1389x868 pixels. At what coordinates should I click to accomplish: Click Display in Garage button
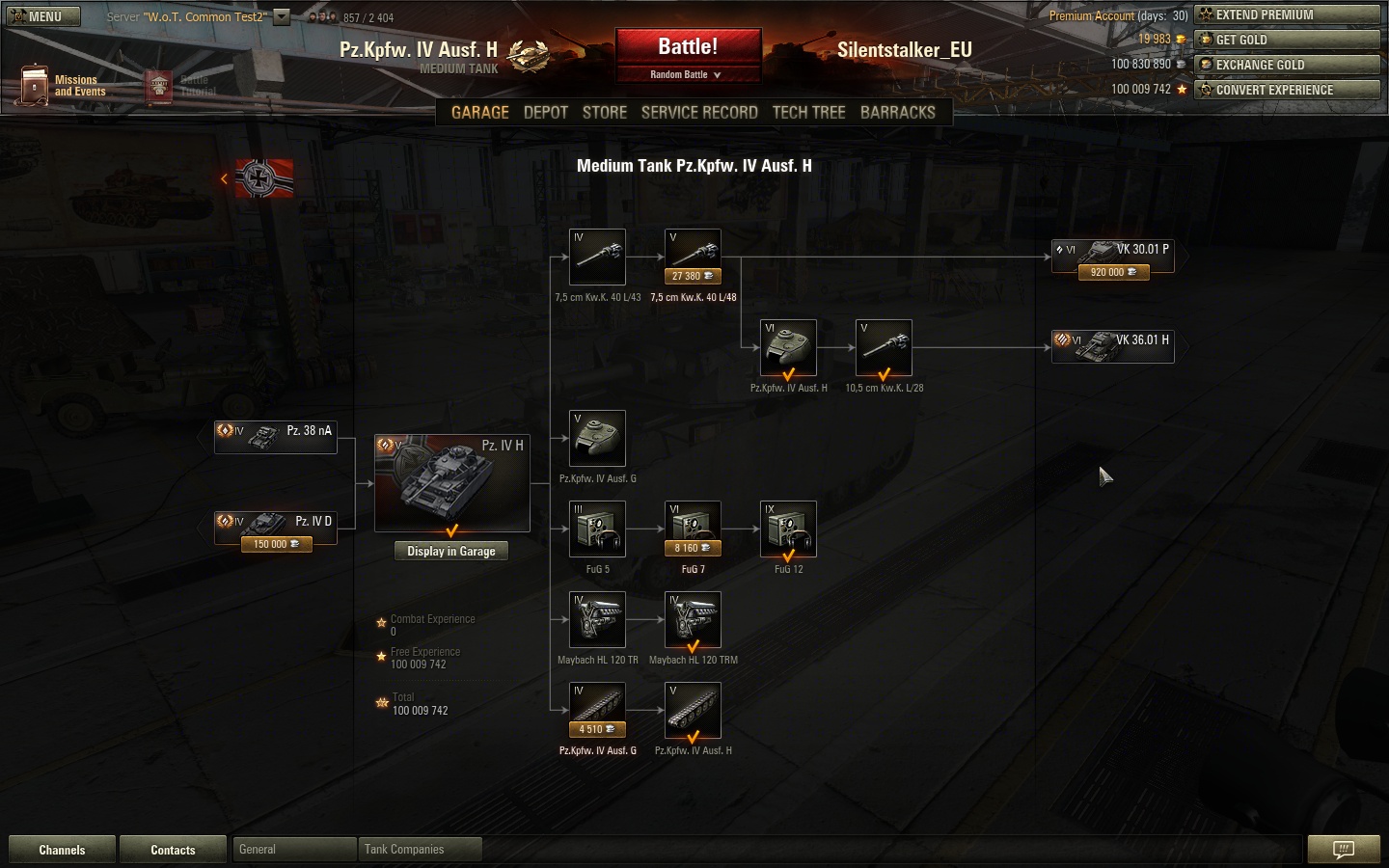point(450,551)
